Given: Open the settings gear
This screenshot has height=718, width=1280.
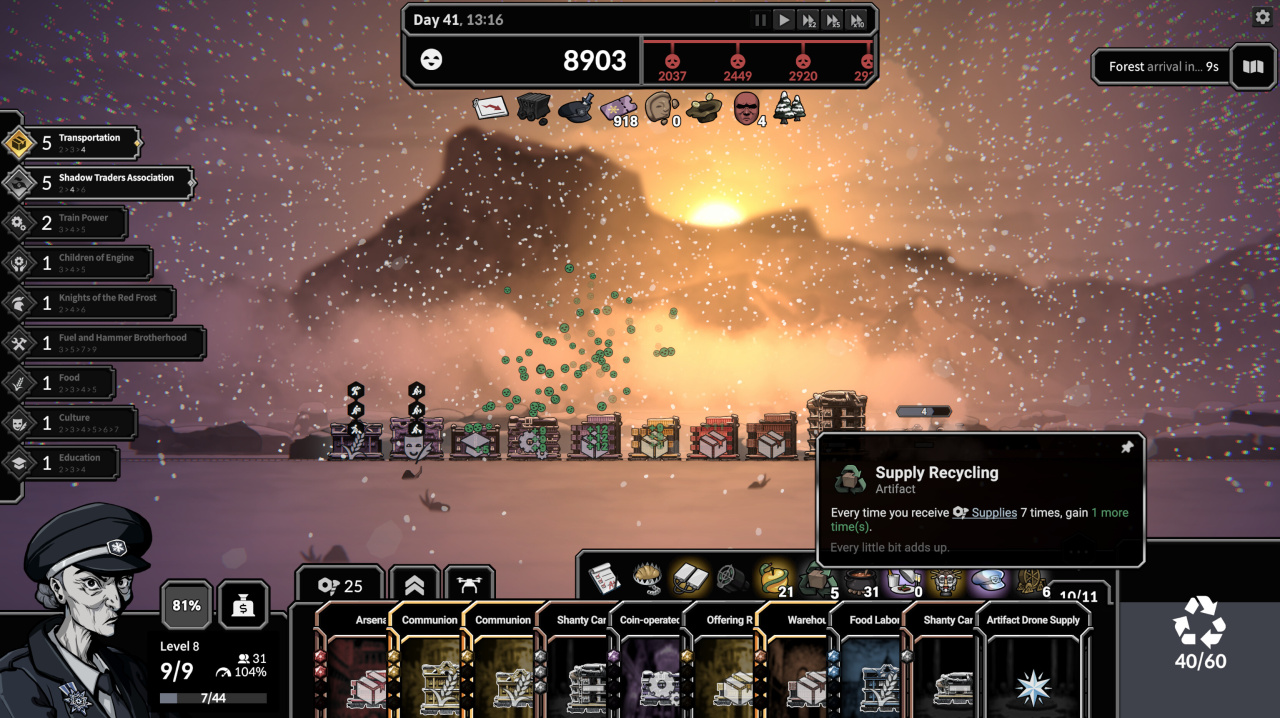Looking at the screenshot, I should 1261,17.
